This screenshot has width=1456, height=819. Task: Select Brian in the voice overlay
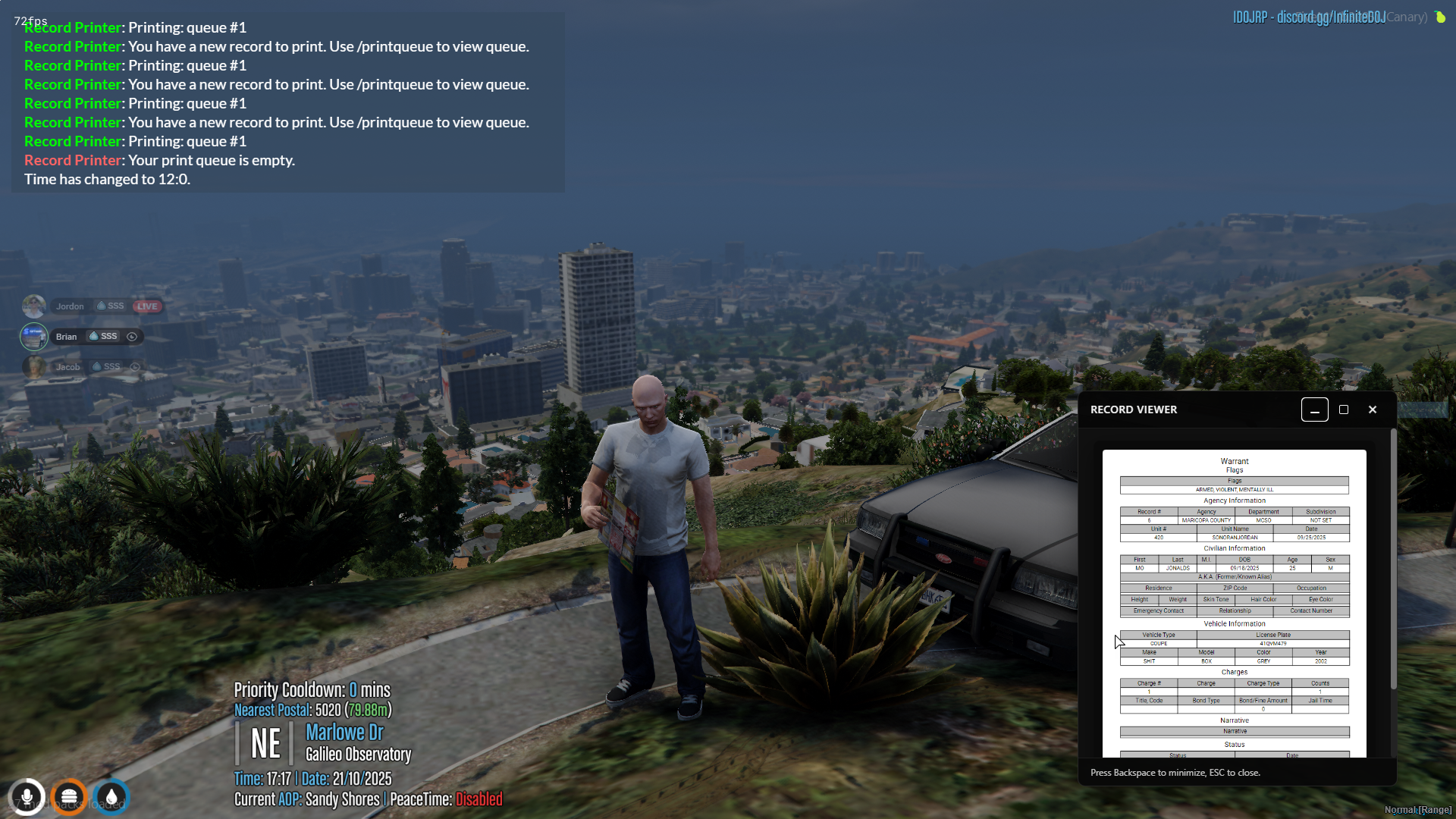coord(67,337)
